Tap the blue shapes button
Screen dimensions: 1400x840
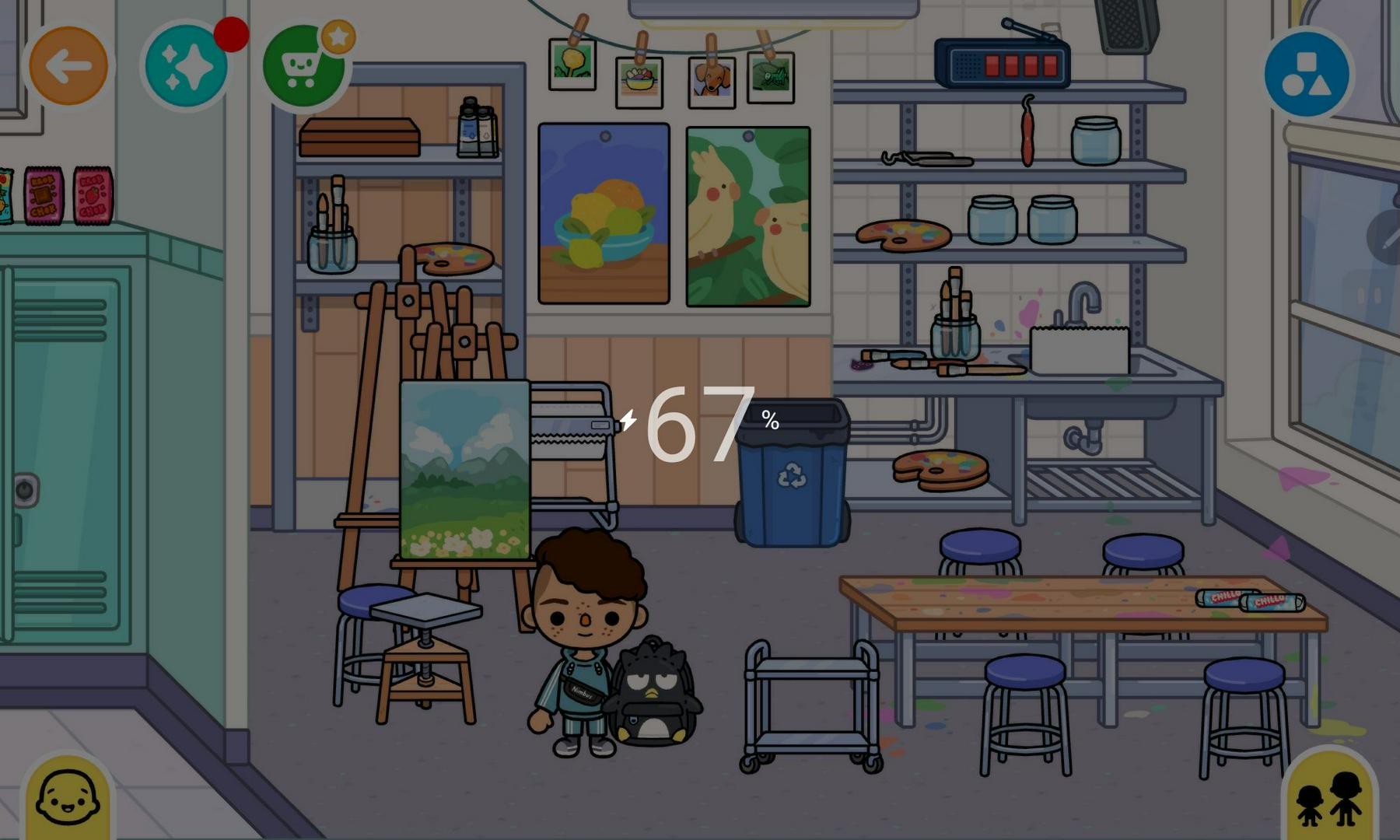click(x=1307, y=74)
